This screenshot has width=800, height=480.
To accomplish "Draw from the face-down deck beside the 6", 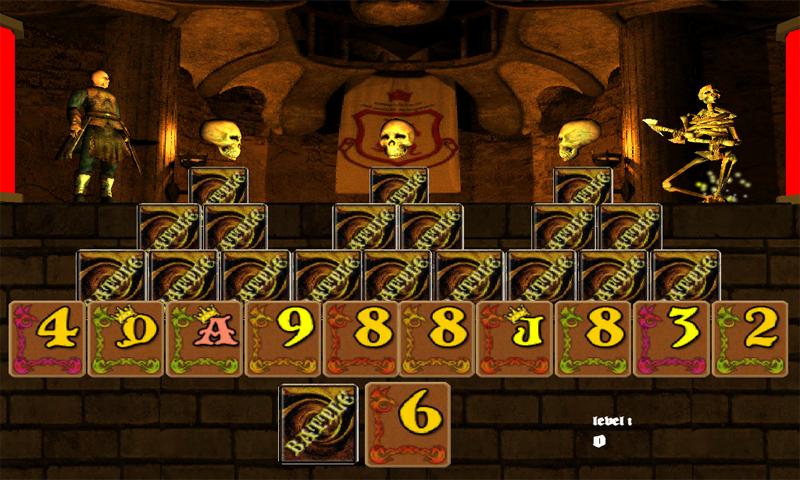I will pyautogui.click(x=320, y=424).
